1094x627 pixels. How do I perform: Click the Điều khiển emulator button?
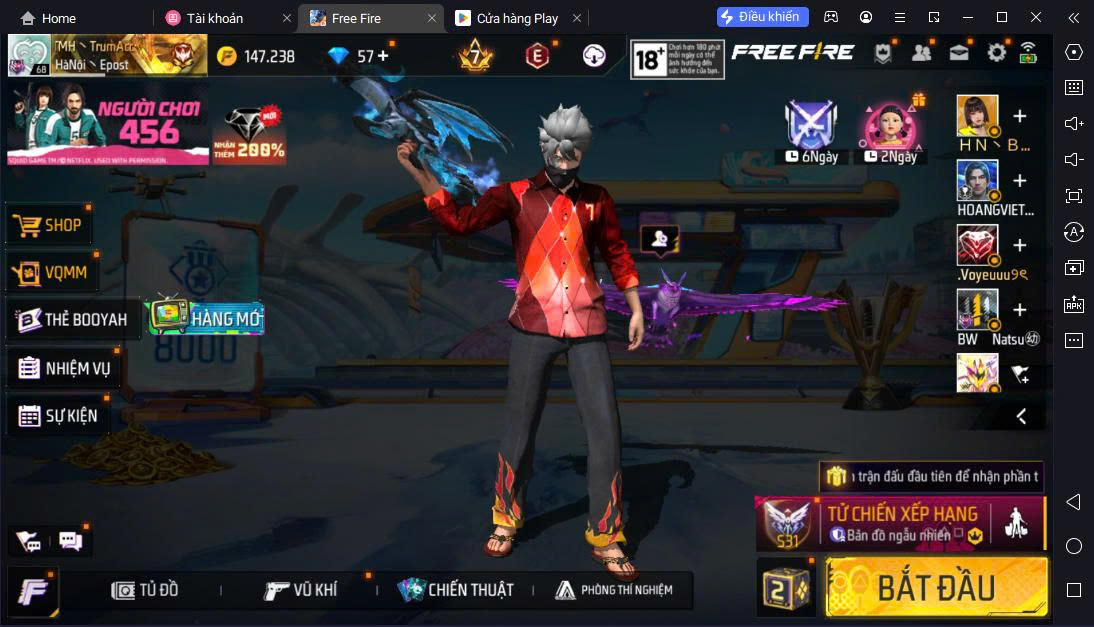click(x=762, y=17)
